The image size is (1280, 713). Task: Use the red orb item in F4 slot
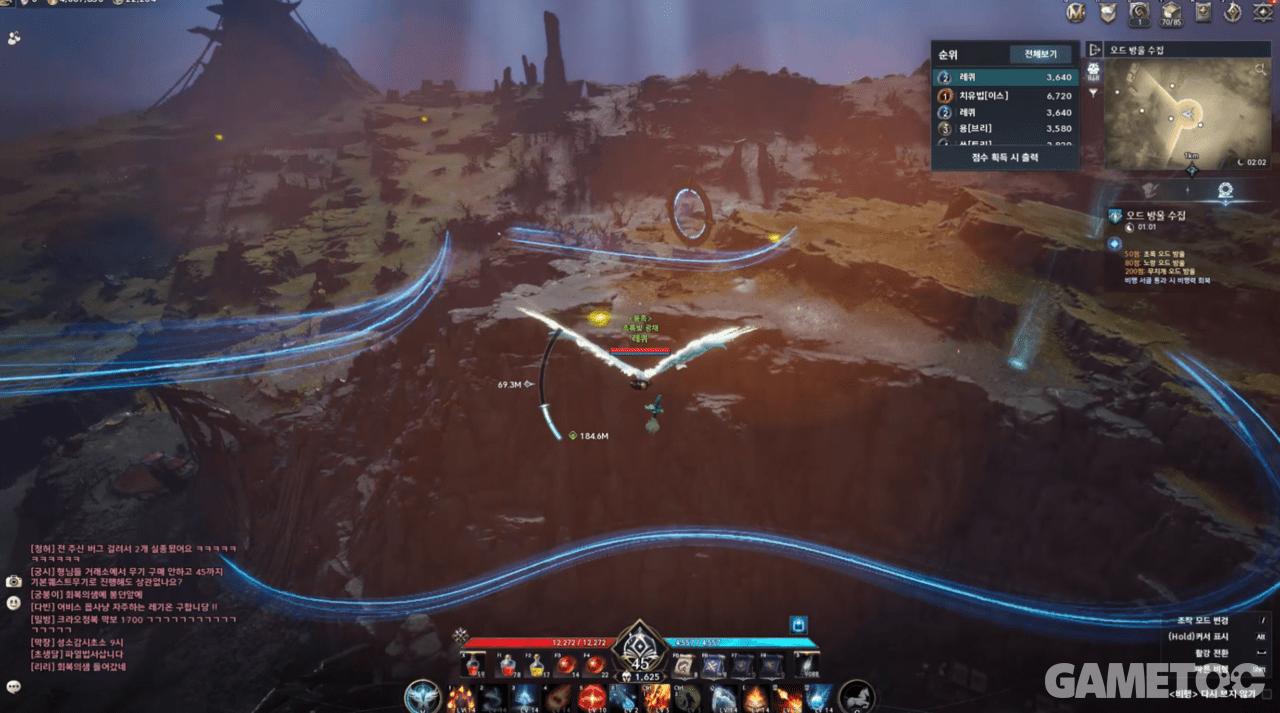tap(595, 666)
